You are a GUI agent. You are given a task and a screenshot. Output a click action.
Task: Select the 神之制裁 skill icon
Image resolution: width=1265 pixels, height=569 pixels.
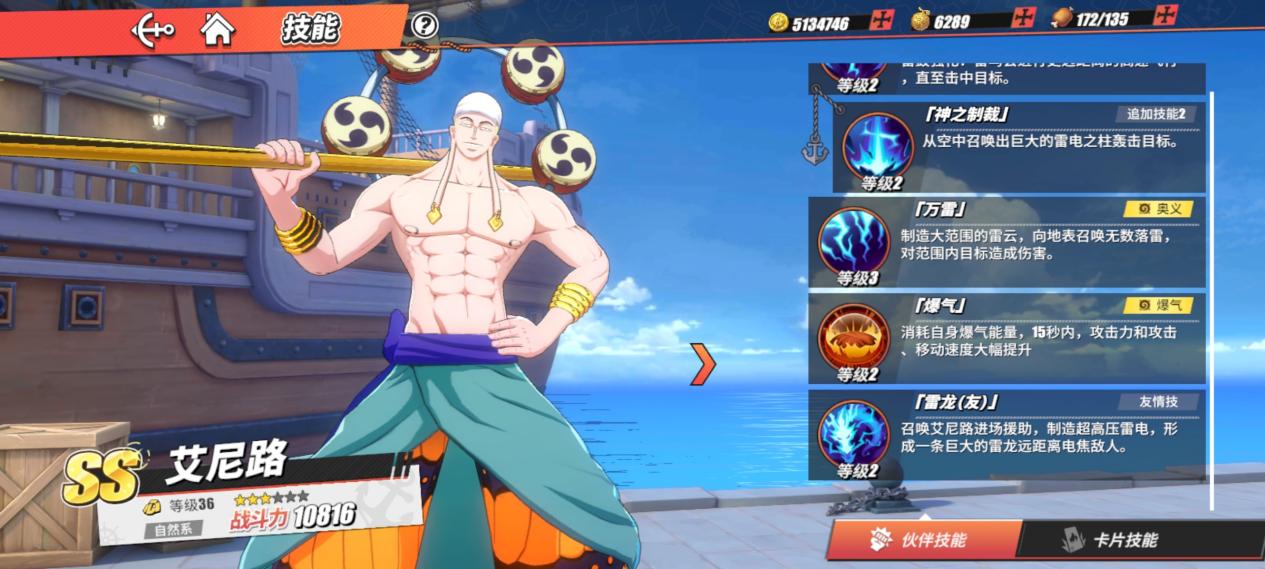coord(877,146)
